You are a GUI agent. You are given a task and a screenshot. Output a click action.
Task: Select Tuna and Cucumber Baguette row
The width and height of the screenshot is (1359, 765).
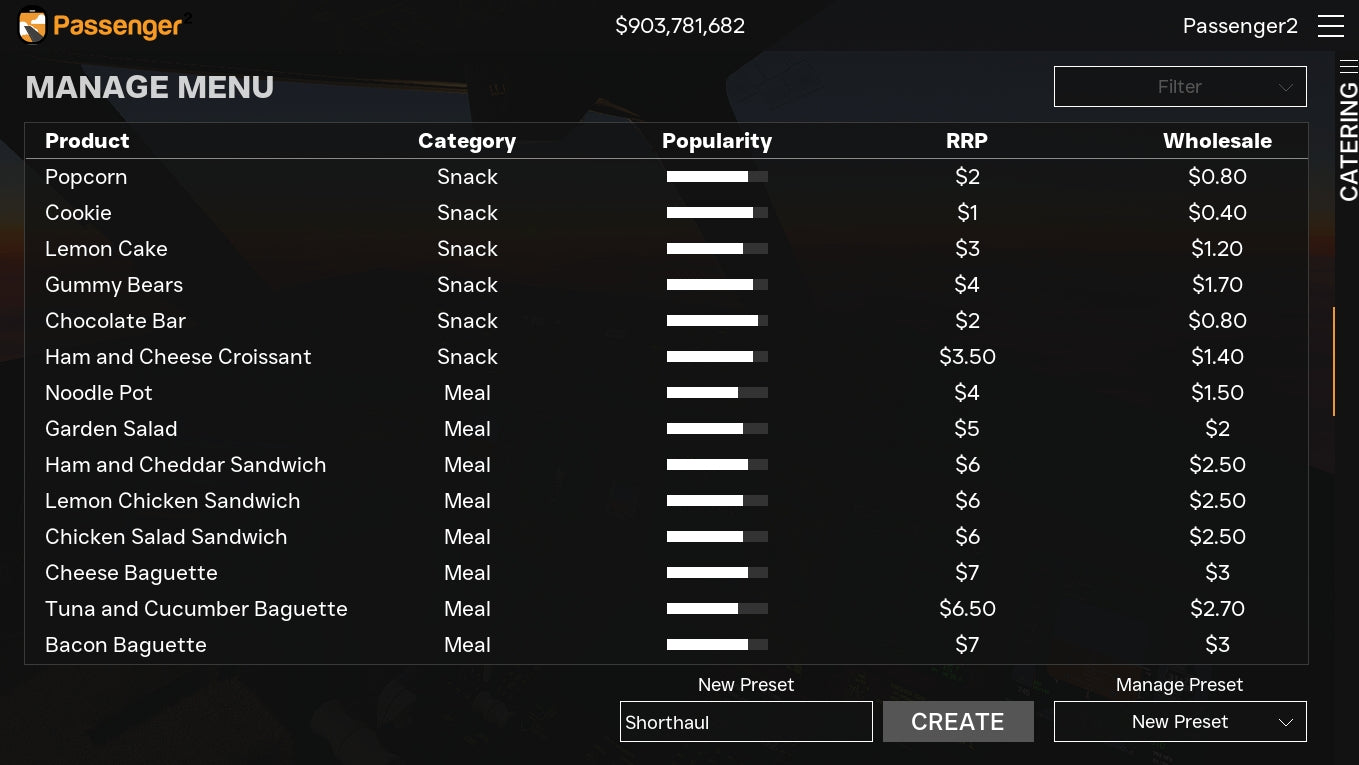tap(196, 609)
